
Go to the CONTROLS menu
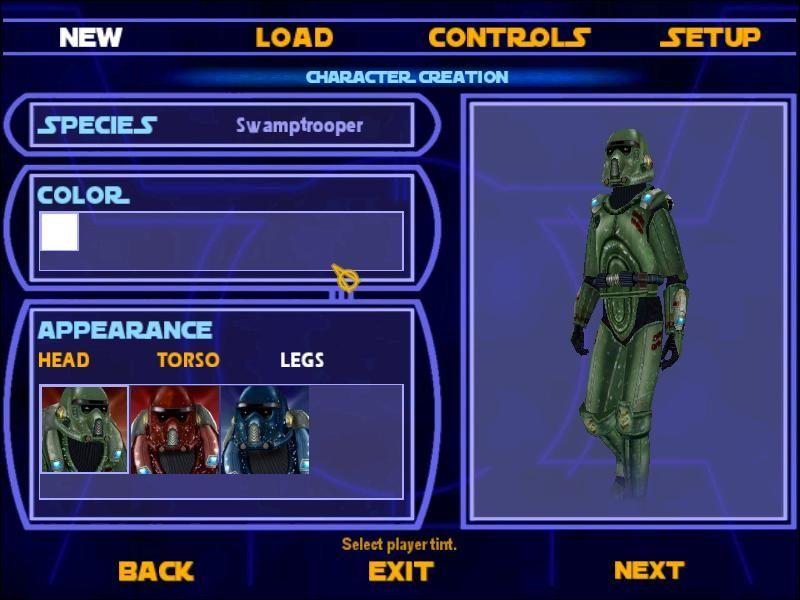pos(509,38)
